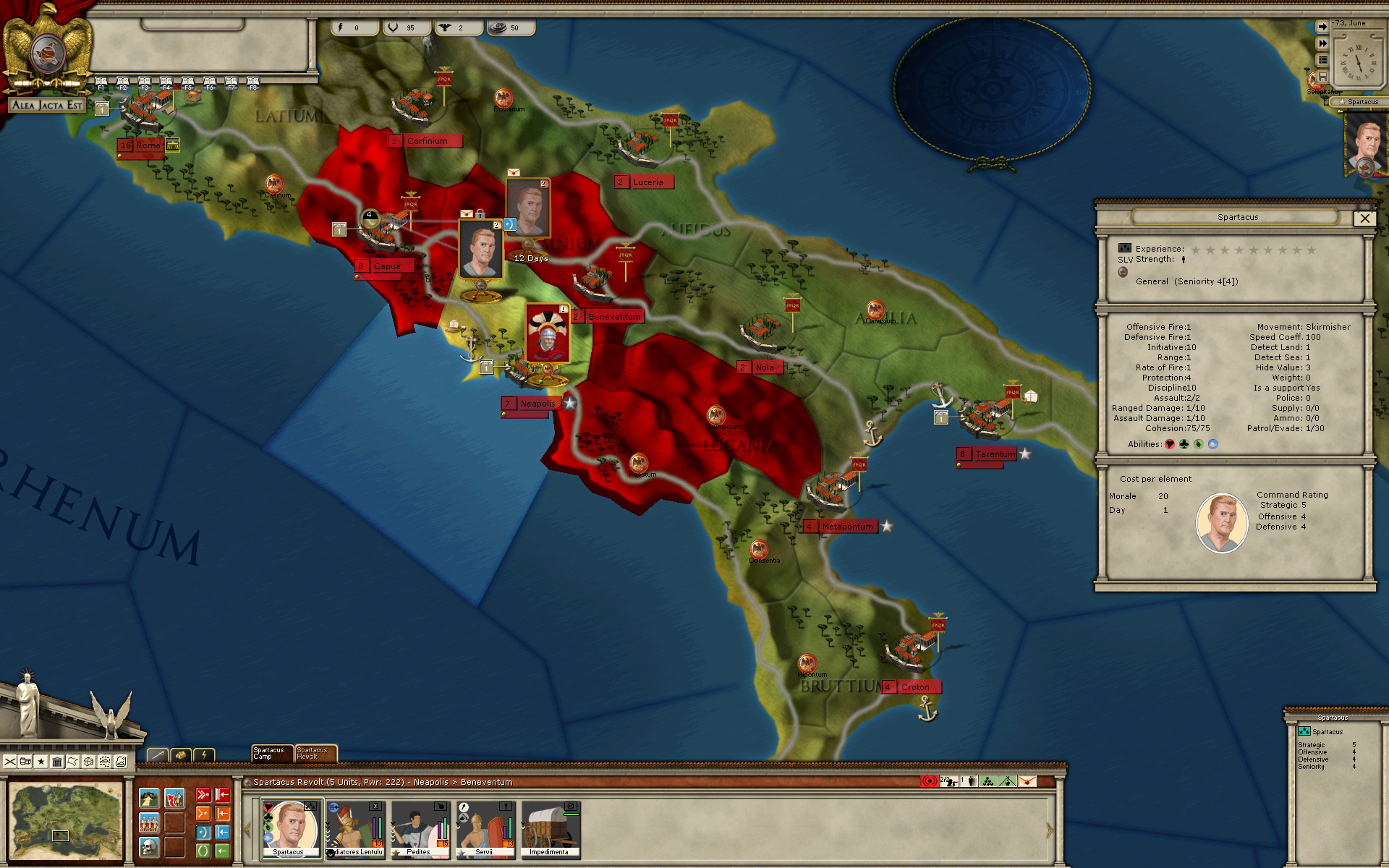Choose the Servii unit card
The width and height of the screenshot is (1389, 868).
tap(485, 828)
